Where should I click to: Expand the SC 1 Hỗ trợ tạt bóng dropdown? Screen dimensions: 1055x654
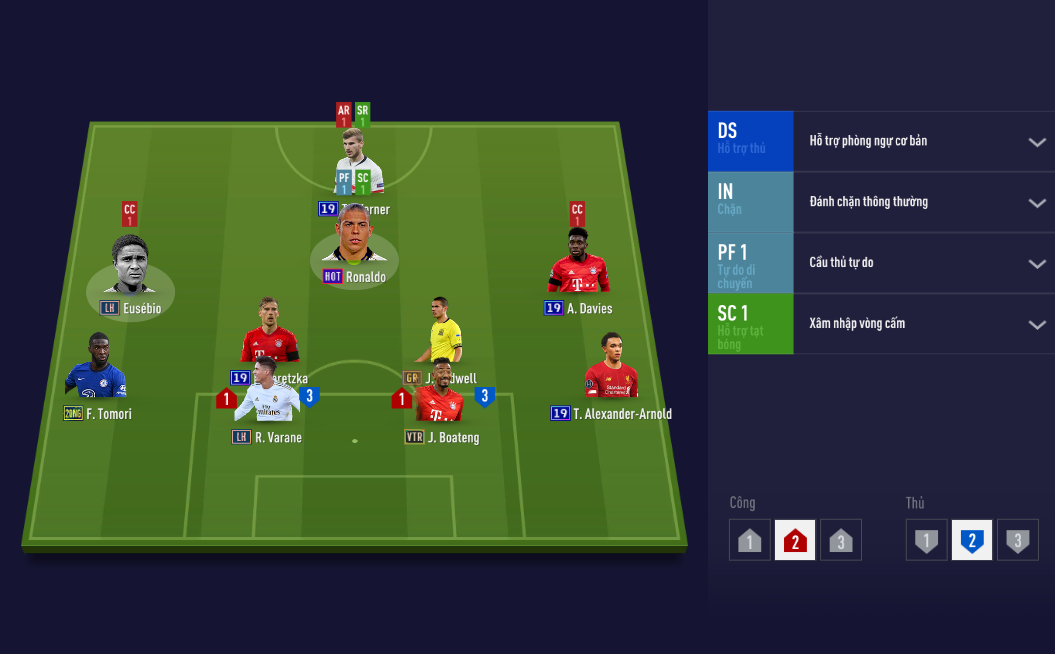point(1037,325)
